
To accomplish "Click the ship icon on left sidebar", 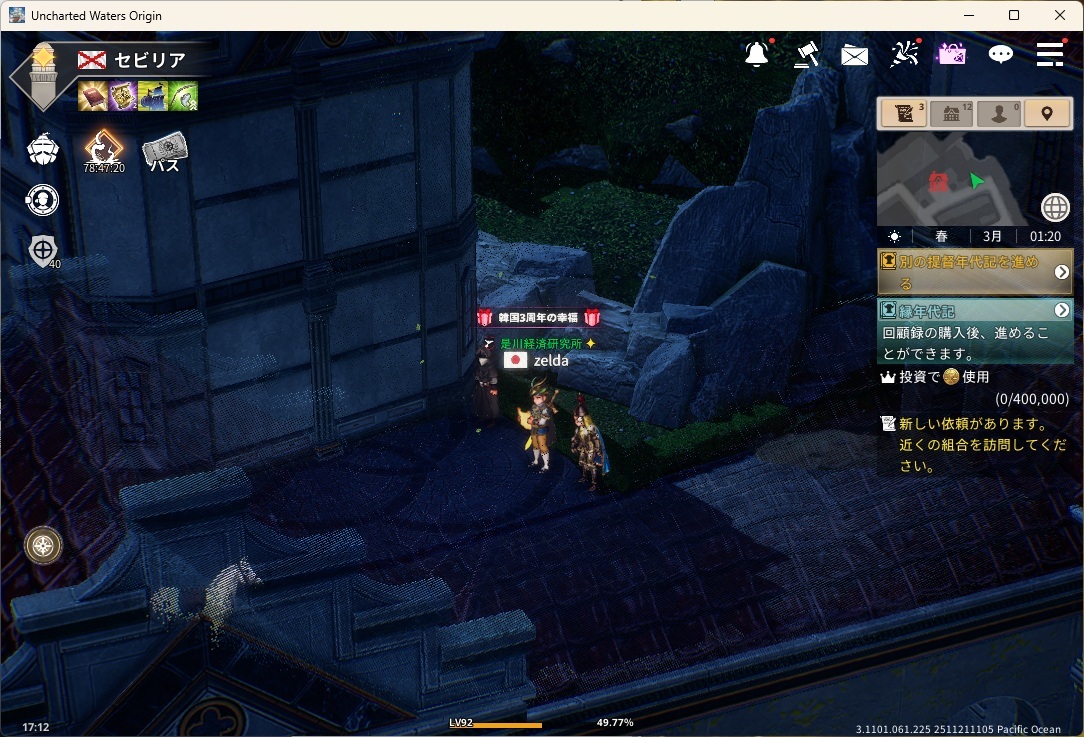I will click(x=42, y=150).
